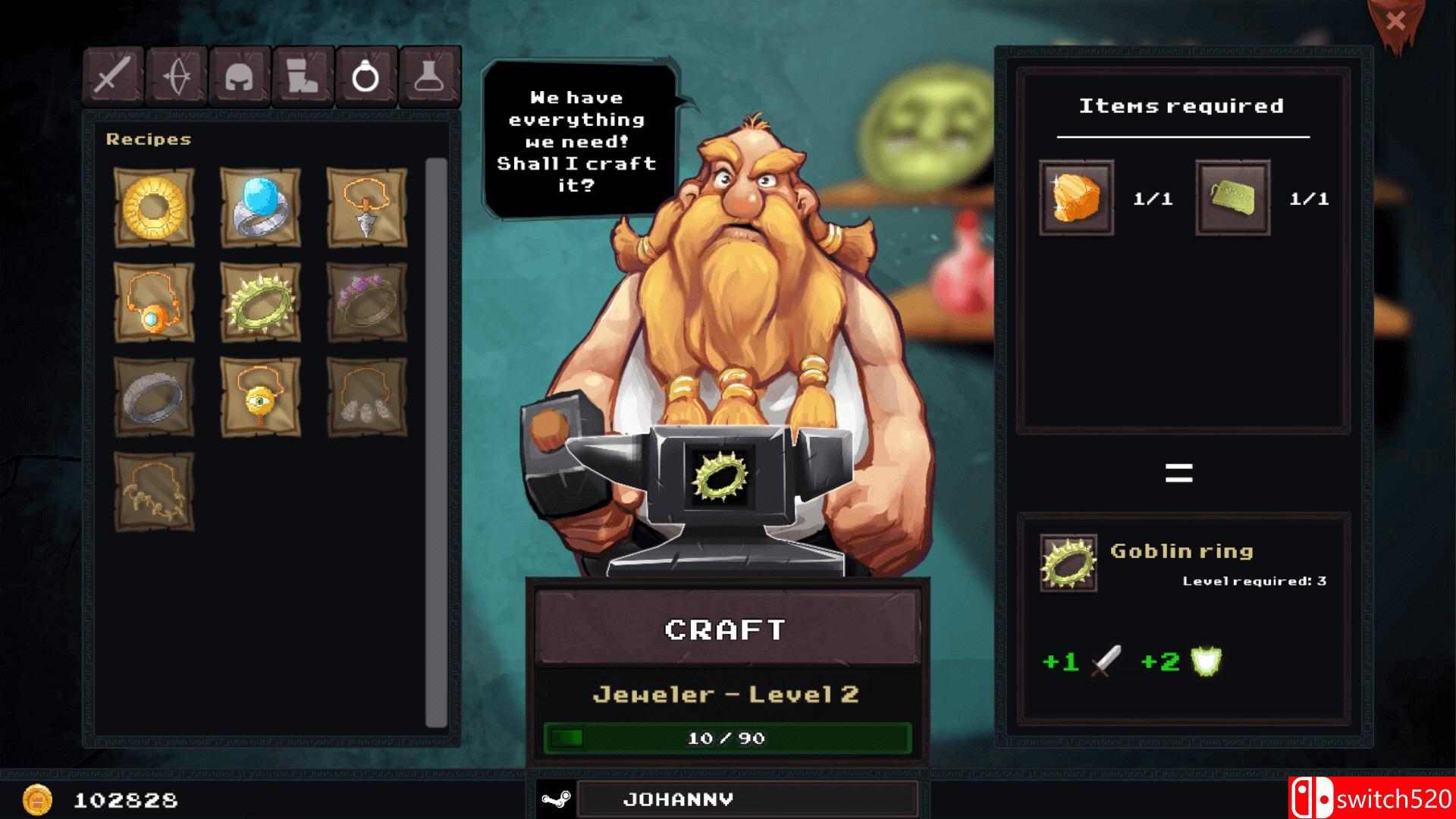Craft the Goblin ring
Image resolution: width=1456 pixels, height=819 pixels.
pos(726,629)
